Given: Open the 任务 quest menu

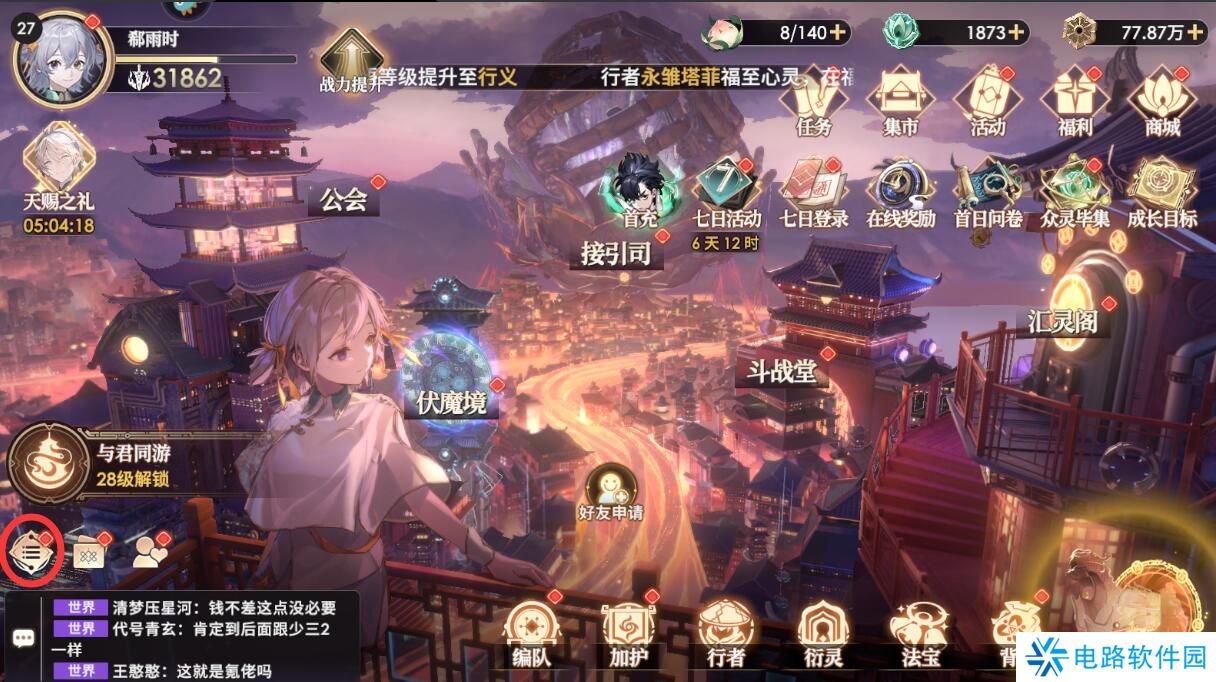Looking at the screenshot, I should pos(814,101).
